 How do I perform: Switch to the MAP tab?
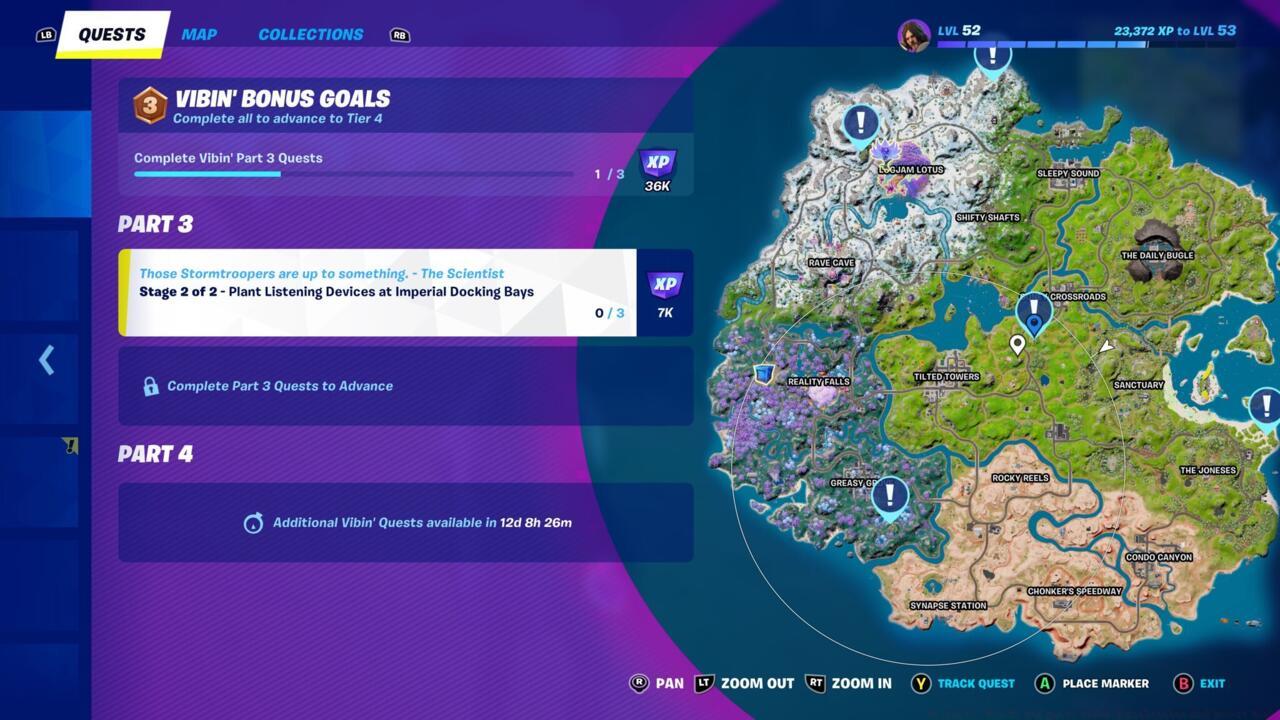(199, 33)
